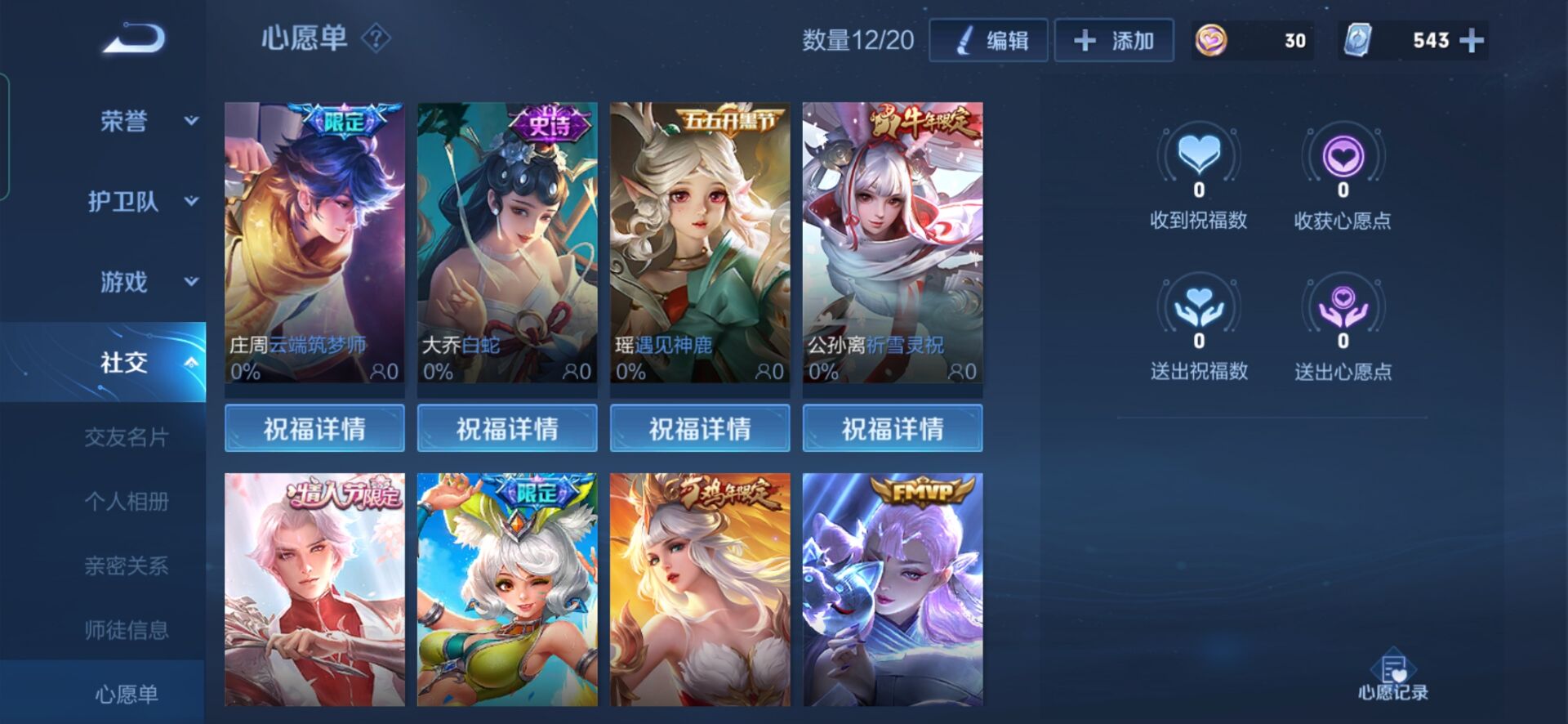Screen dimensions: 1568x724
Task: Open 祝福详情 under the 大乔白蛇 skin
Action: [507, 427]
